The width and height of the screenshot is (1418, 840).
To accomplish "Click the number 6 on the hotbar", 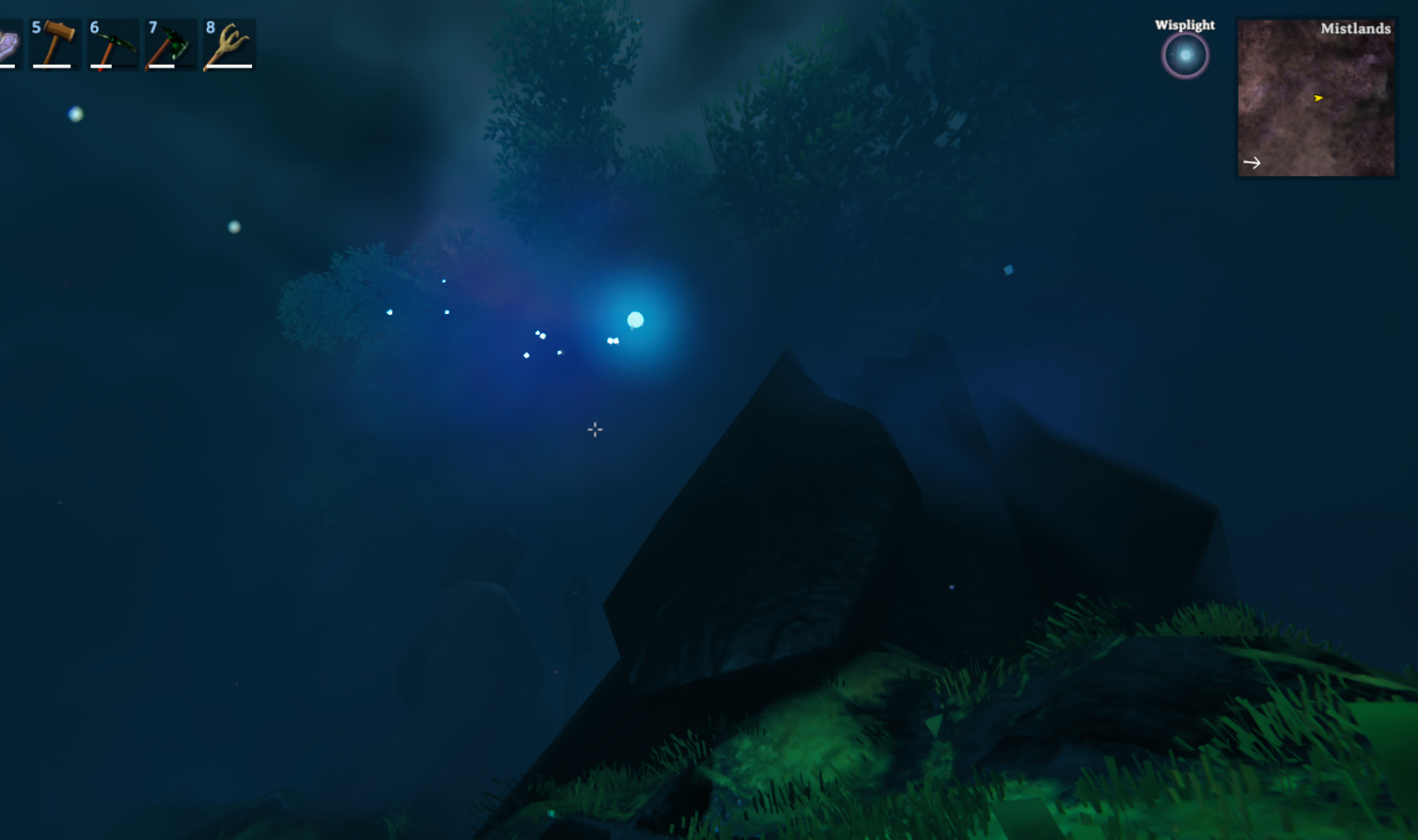I will click(92, 27).
